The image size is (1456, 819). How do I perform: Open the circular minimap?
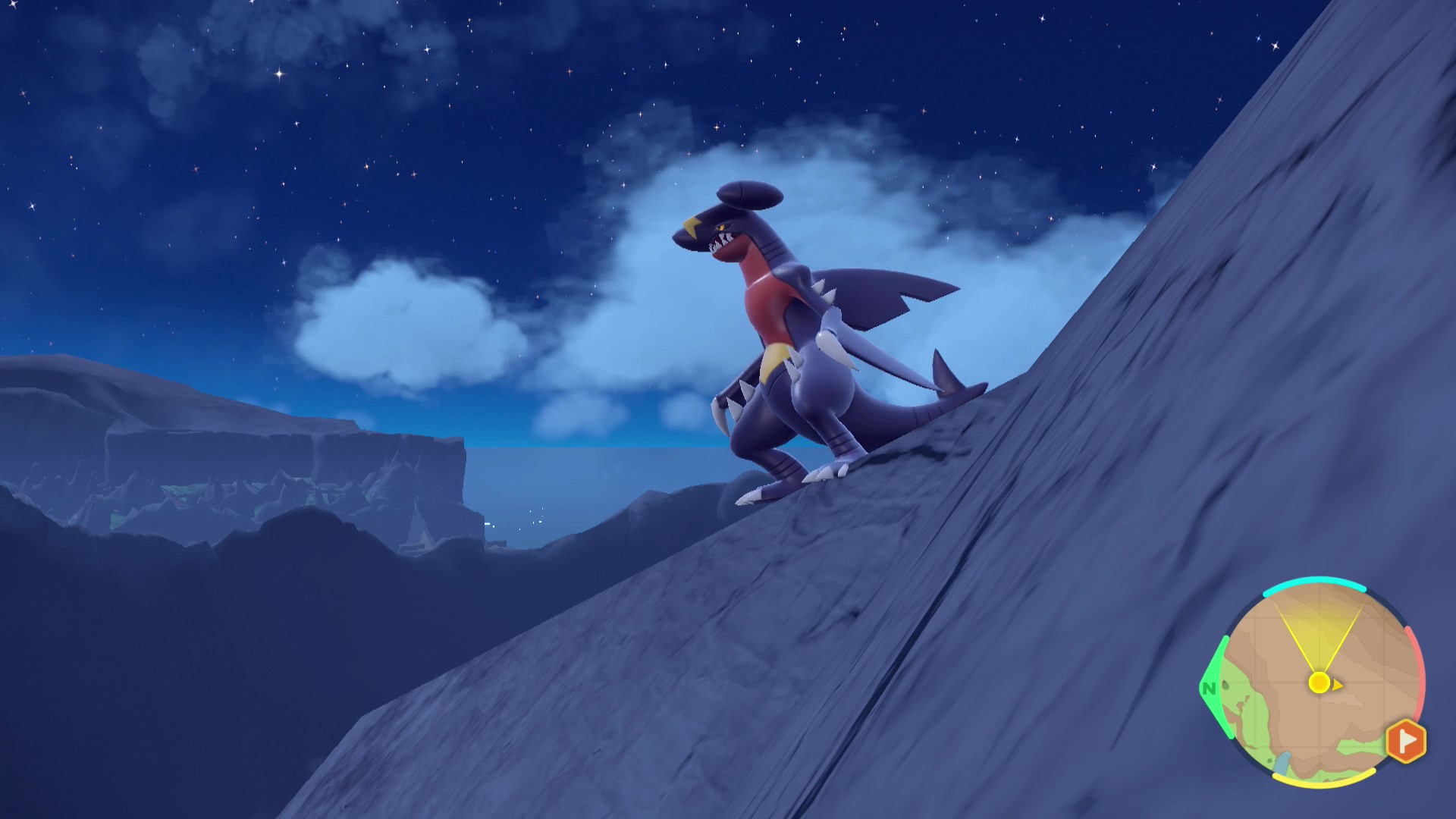(x=1316, y=682)
